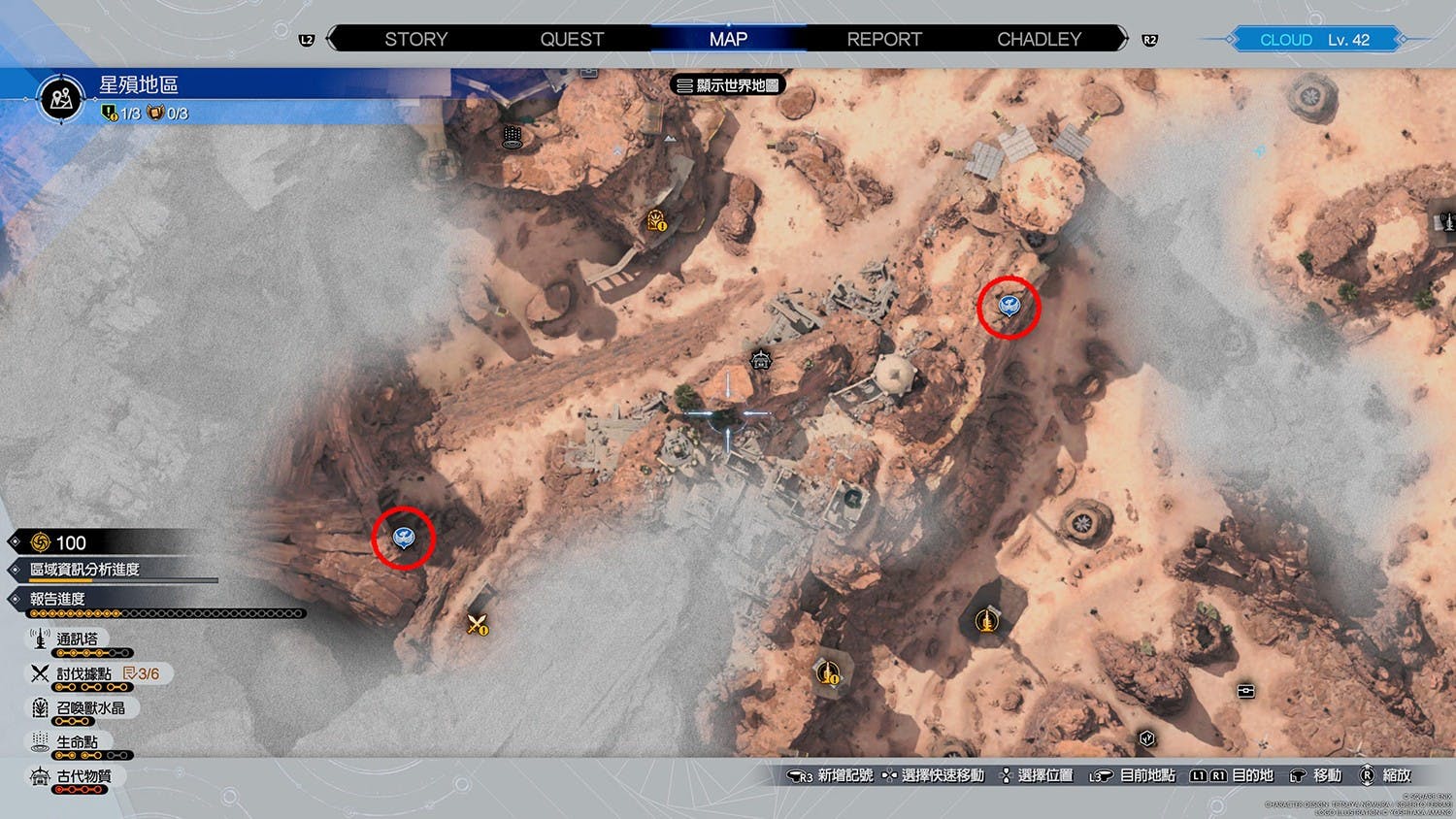Image resolution: width=1456 pixels, height=819 pixels.
Task: Select the MAP tab
Action: tap(728, 40)
